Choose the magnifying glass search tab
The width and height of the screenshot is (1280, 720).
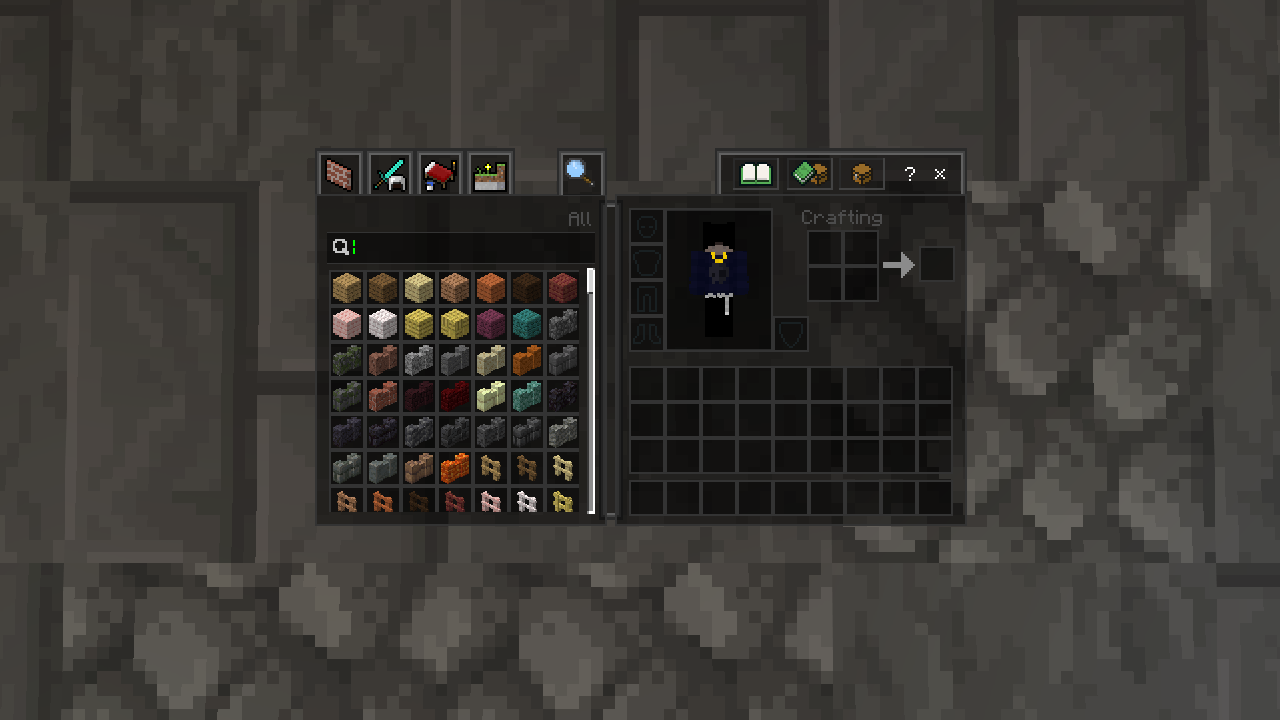pos(581,174)
